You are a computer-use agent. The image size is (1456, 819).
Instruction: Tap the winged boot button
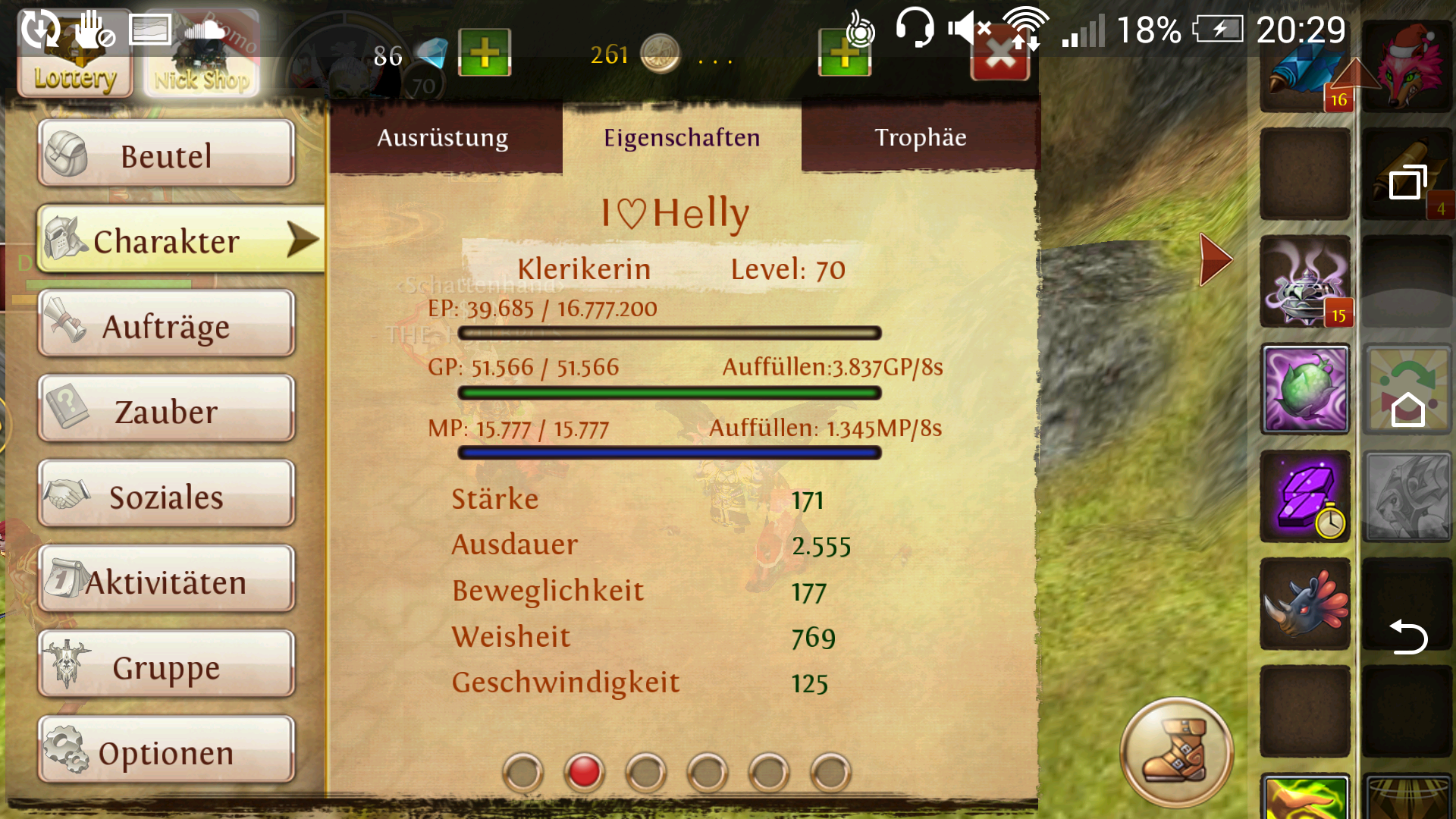coord(1176,752)
